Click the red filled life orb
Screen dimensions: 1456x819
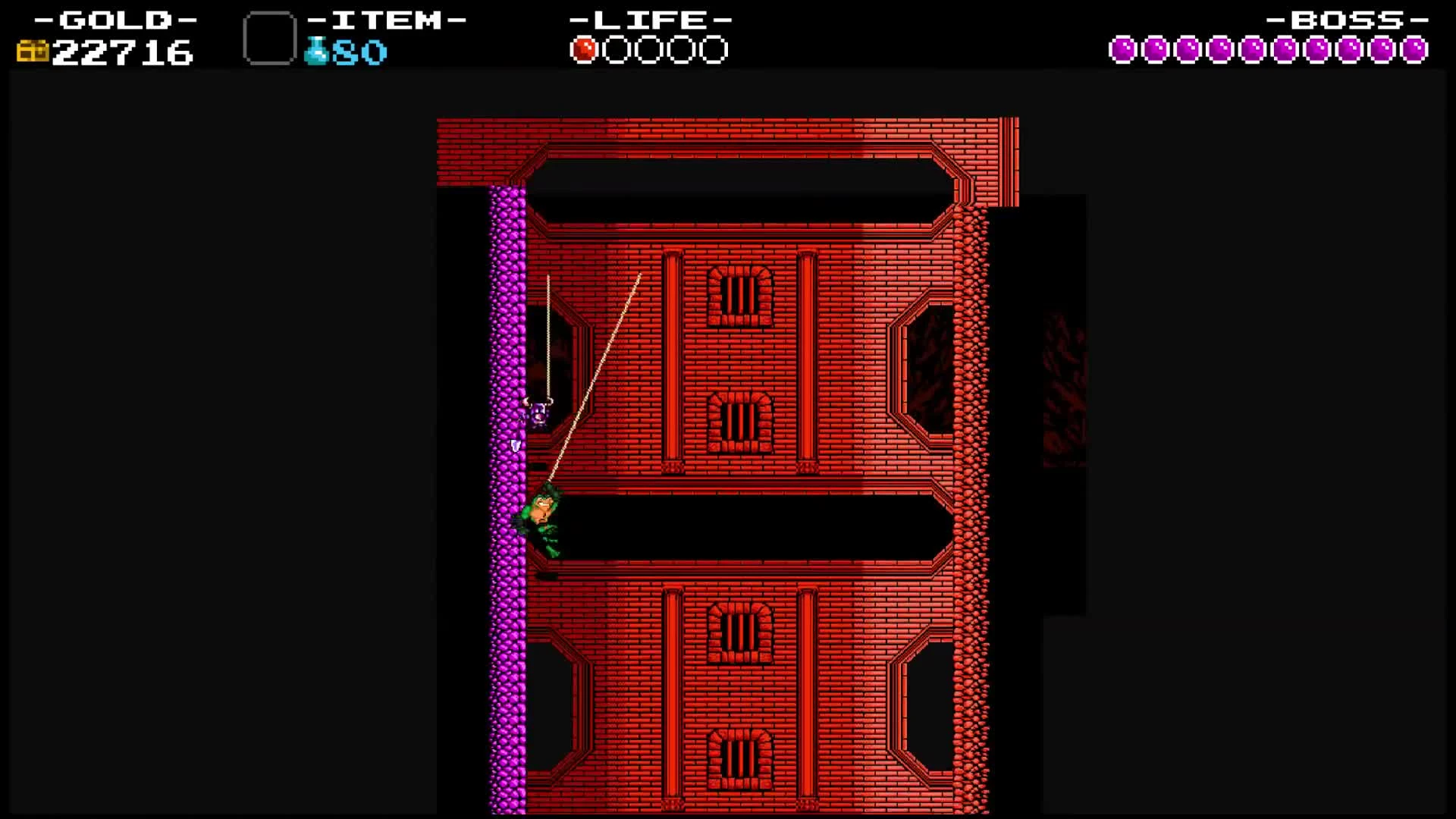coord(585,49)
